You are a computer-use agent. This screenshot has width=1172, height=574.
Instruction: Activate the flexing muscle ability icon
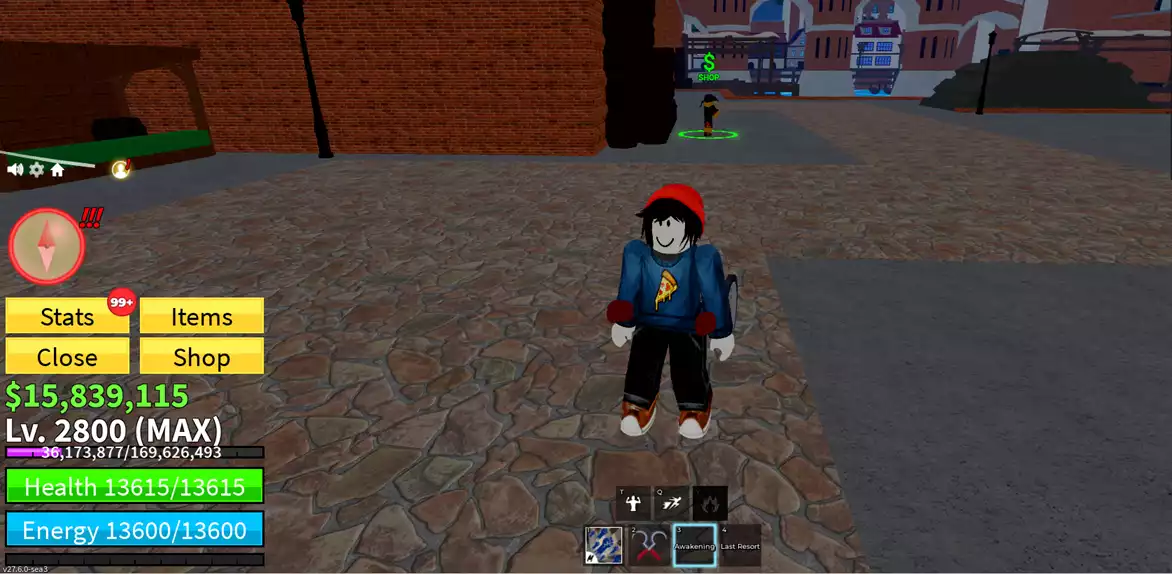(x=633, y=503)
